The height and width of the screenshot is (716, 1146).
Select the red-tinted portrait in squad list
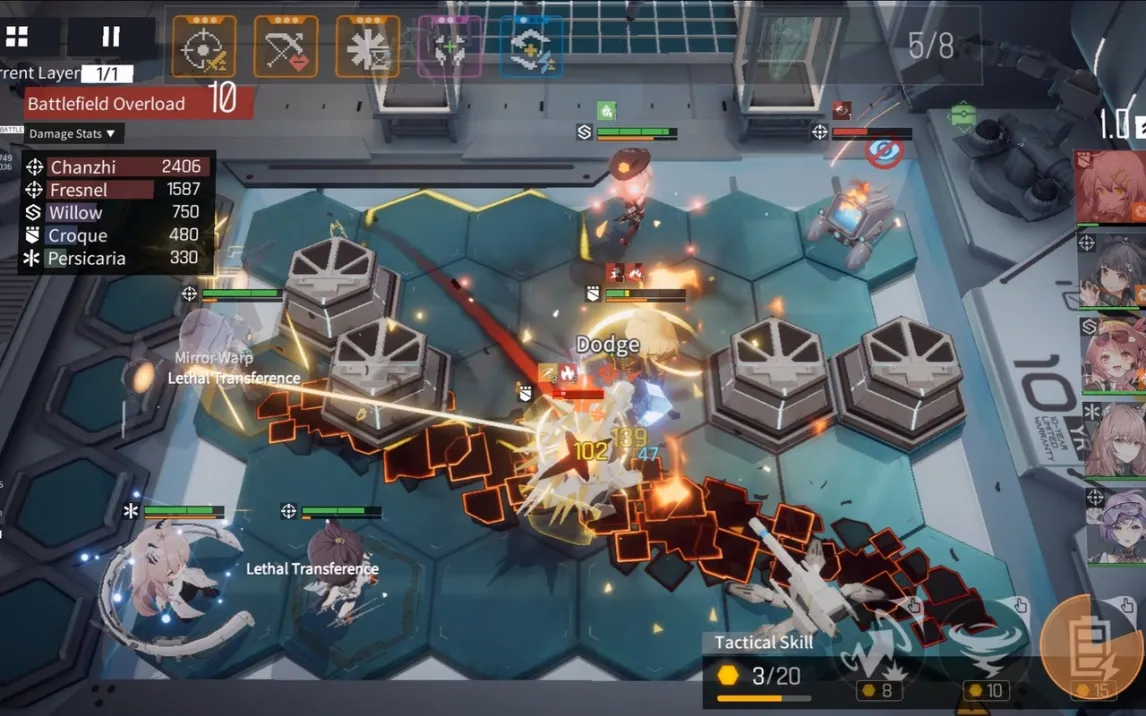click(1110, 188)
